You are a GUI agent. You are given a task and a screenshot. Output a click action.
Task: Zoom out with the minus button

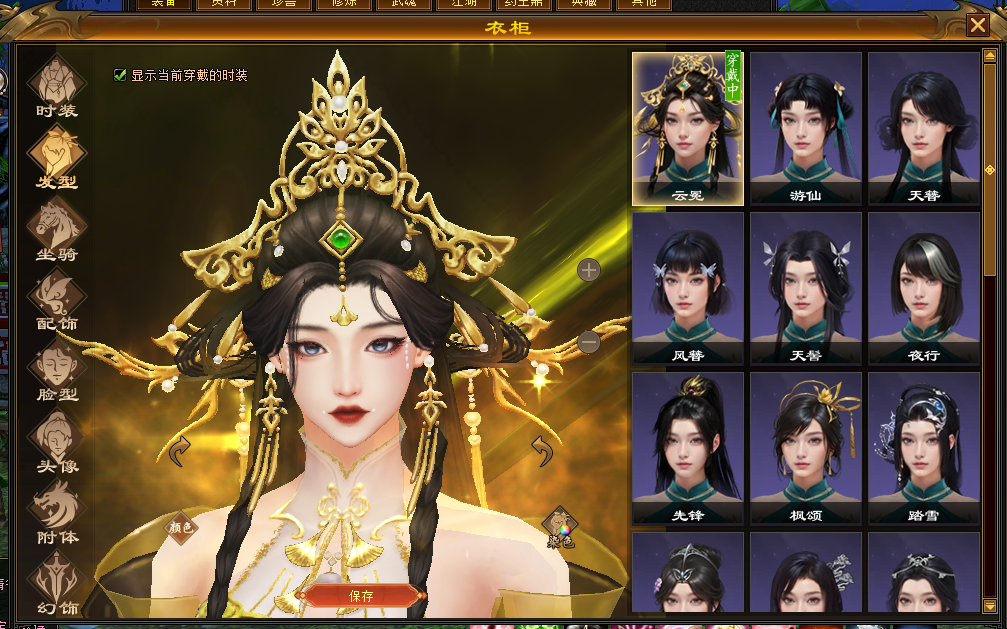coord(589,343)
